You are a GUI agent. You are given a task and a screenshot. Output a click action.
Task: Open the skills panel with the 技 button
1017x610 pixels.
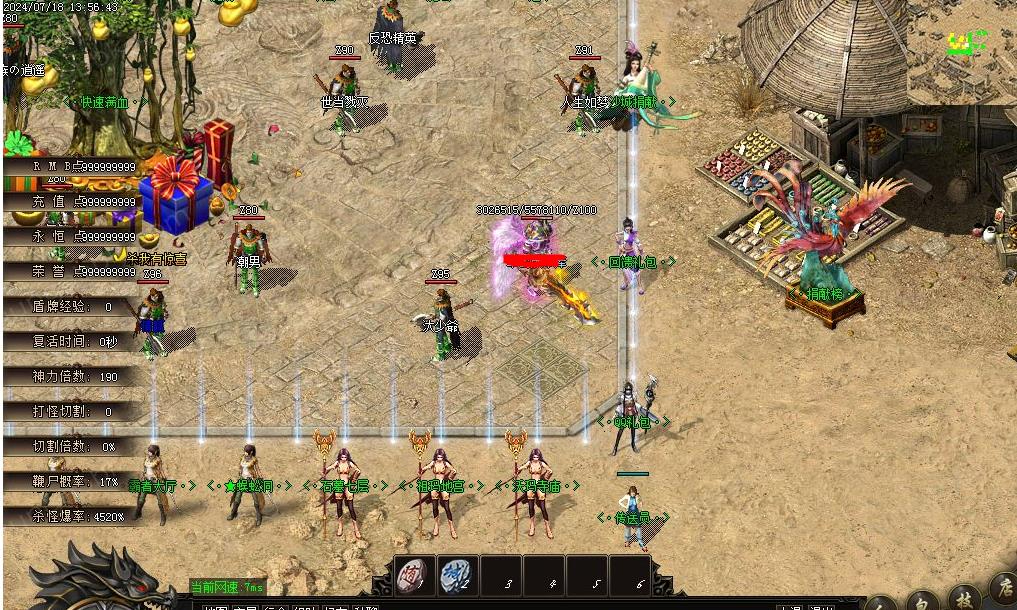coord(965,597)
